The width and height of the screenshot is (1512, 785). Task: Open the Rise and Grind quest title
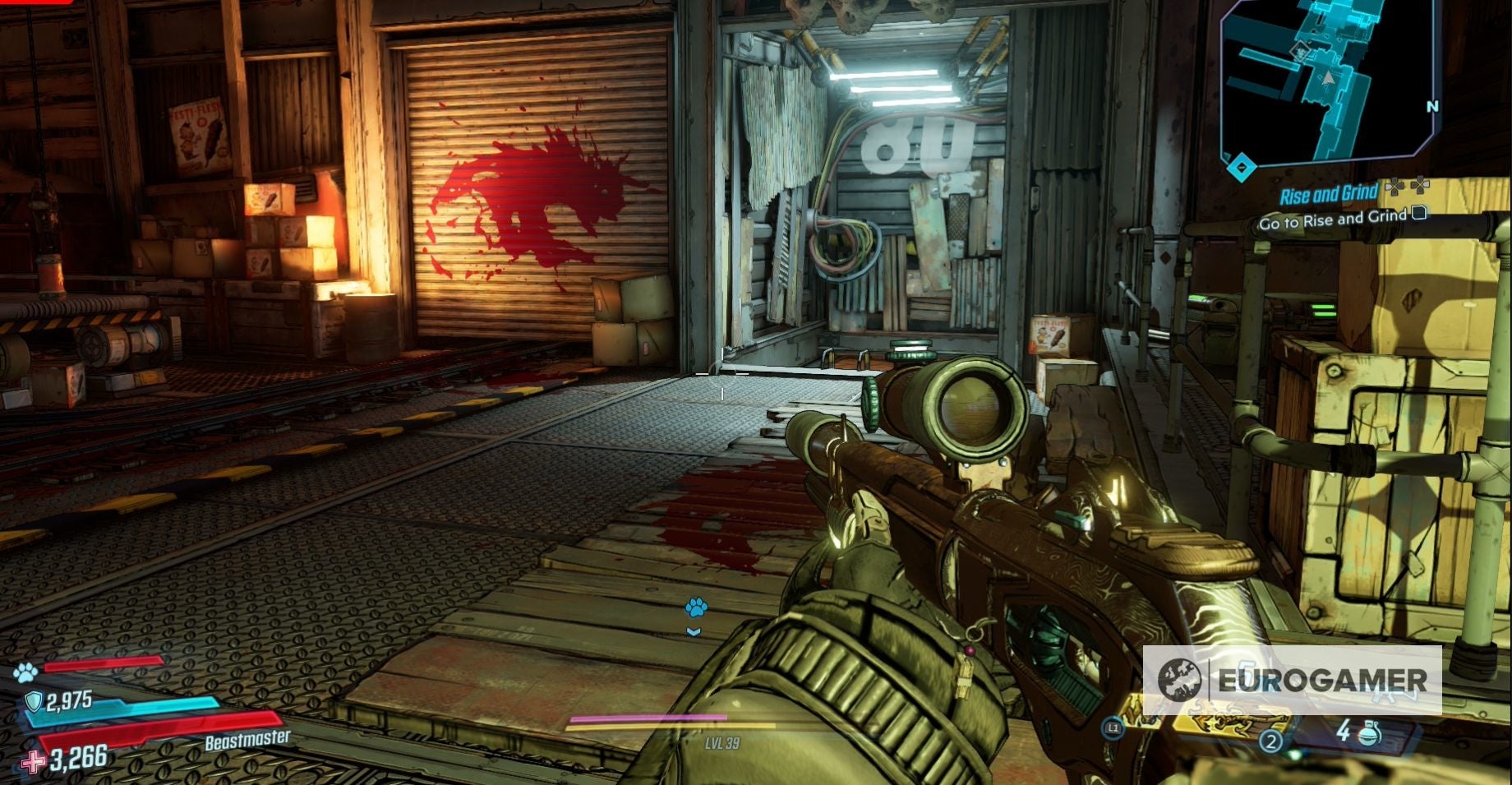1330,192
